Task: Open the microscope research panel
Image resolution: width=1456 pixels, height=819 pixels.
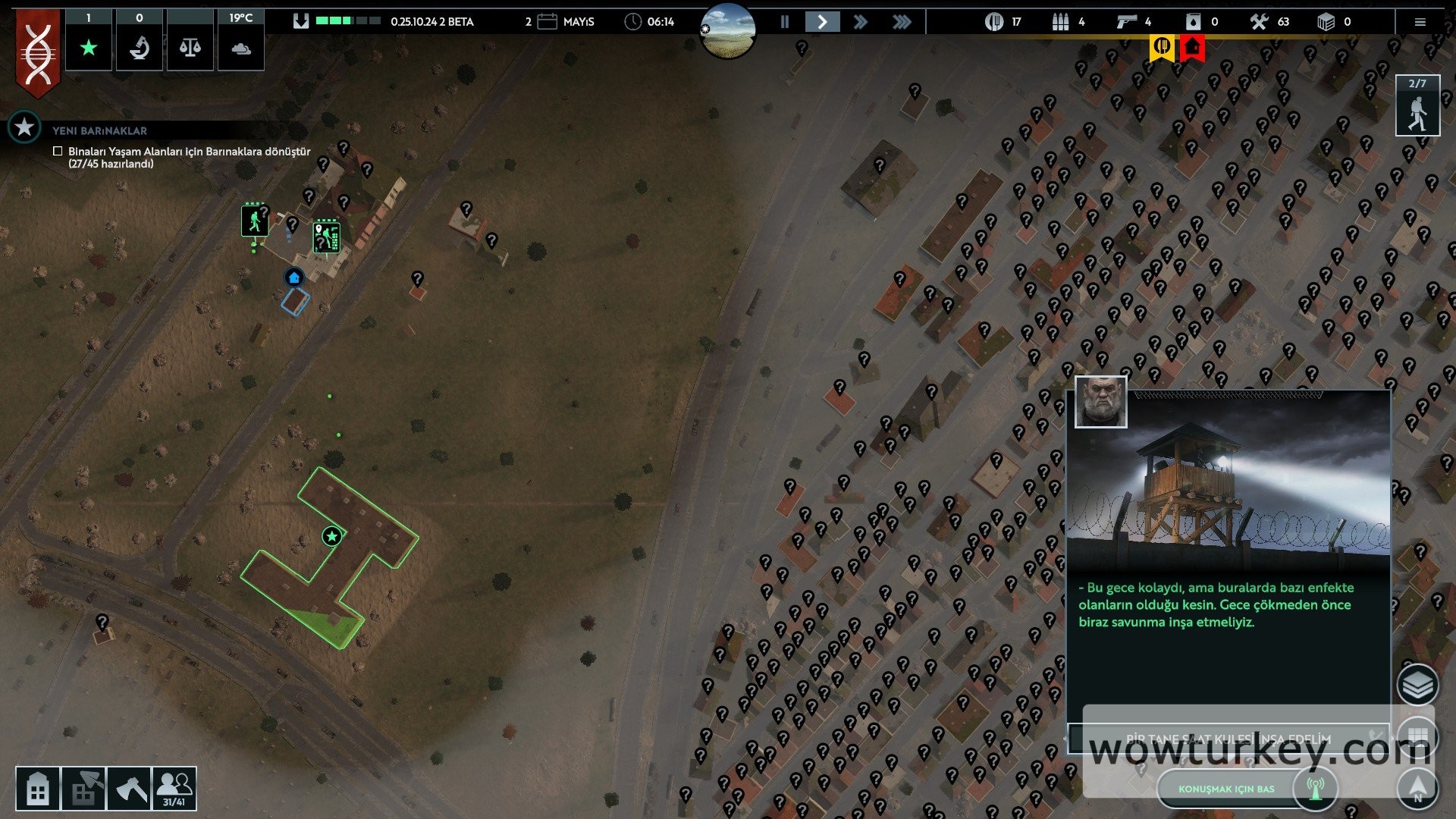Action: pyautogui.click(x=140, y=48)
